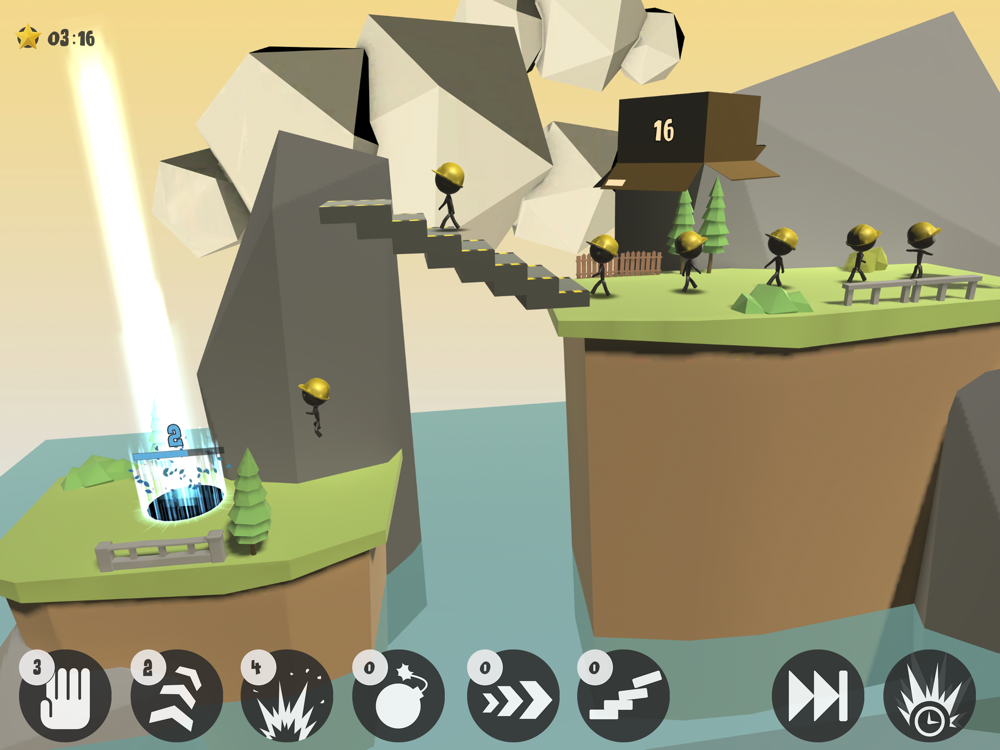Activate the explosion burst ability
Image resolution: width=1000 pixels, height=750 pixels.
tap(288, 695)
